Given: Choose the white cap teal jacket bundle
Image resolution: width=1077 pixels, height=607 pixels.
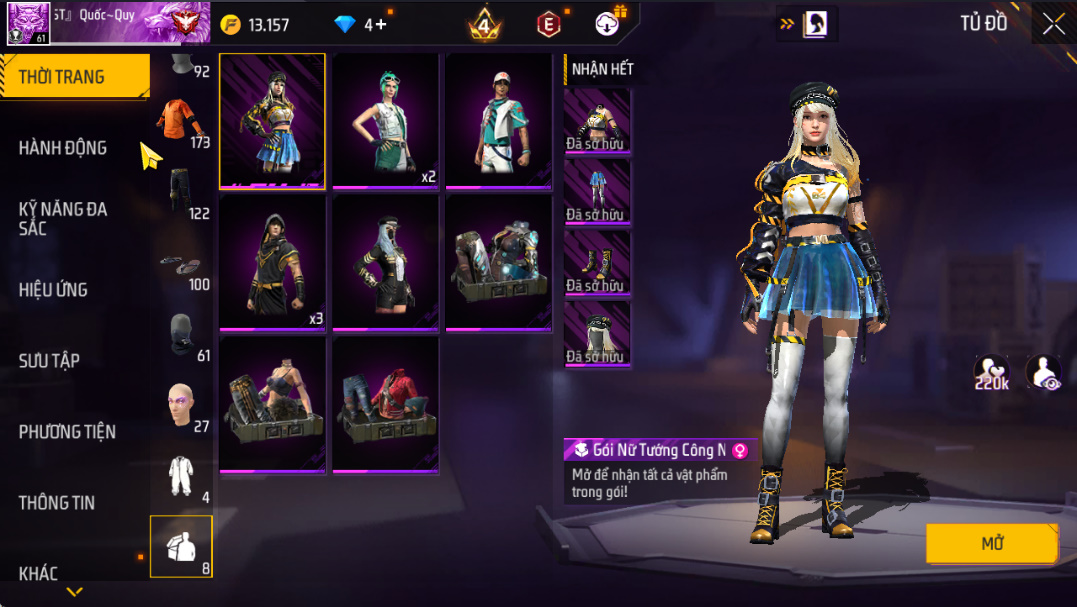Looking at the screenshot, I should tap(498, 121).
